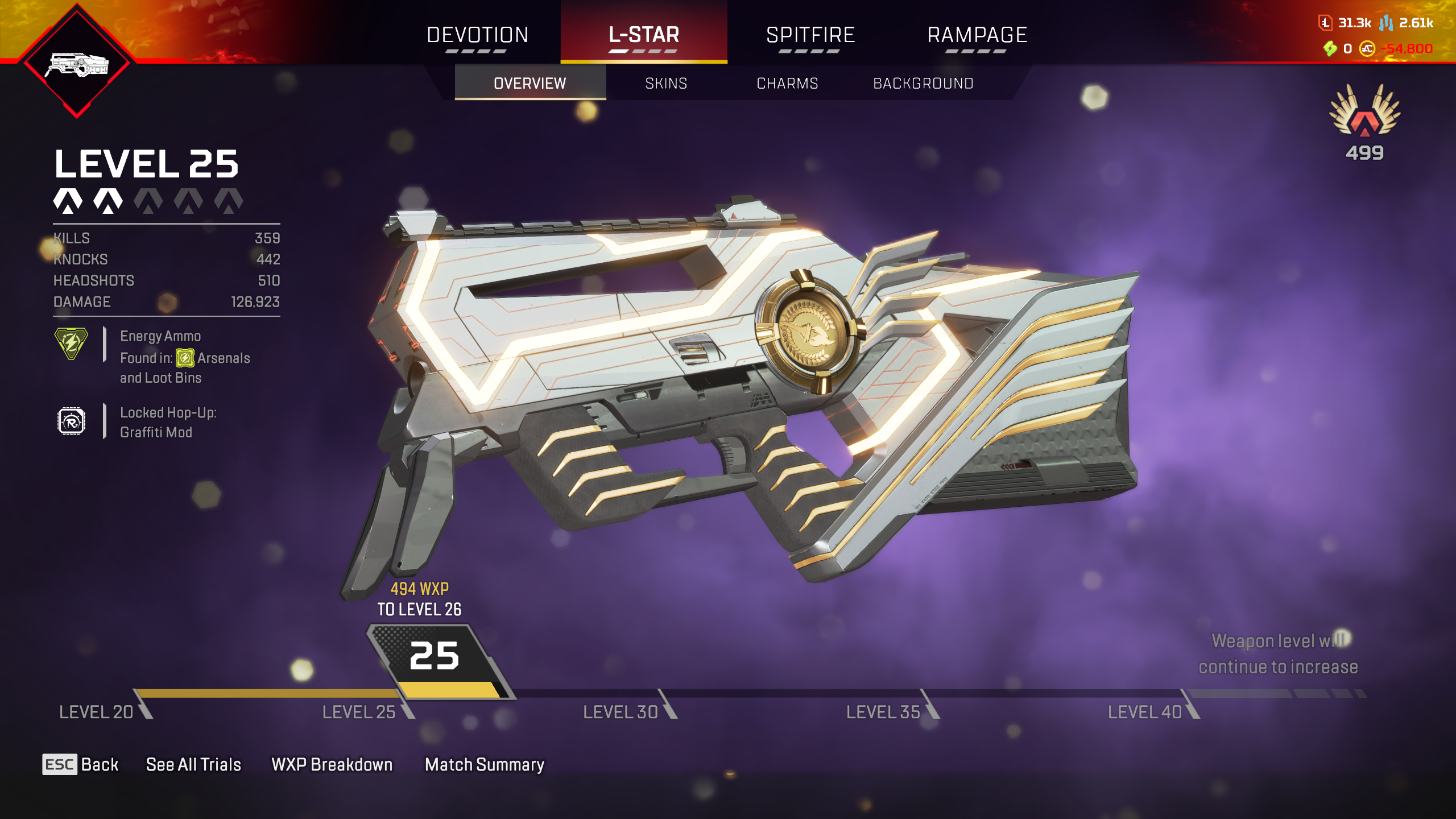Select the Background sub-tab
Image resolution: width=1456 pixels, height=819 pixels.
tap(923, 84)
